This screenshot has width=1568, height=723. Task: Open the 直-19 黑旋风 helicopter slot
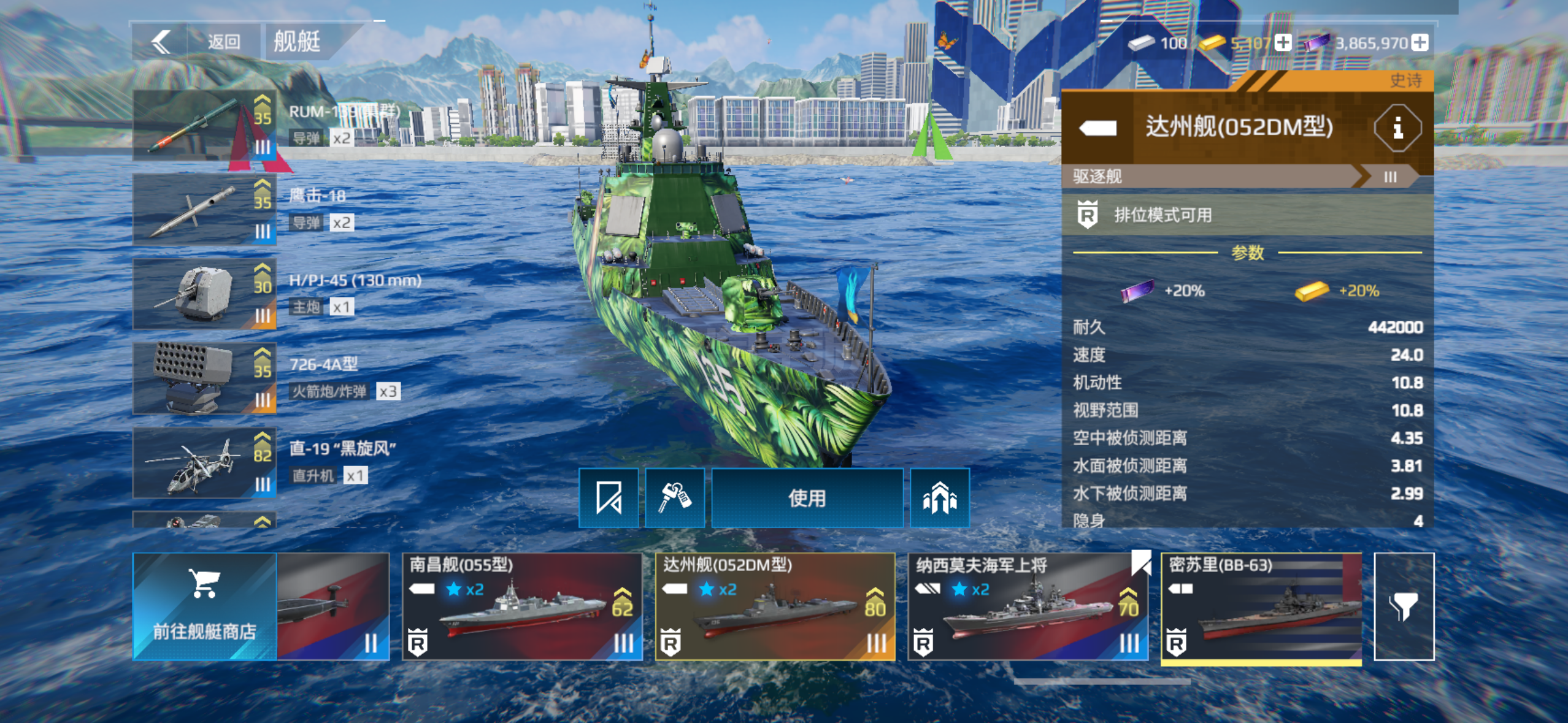[x=204, y=463]
